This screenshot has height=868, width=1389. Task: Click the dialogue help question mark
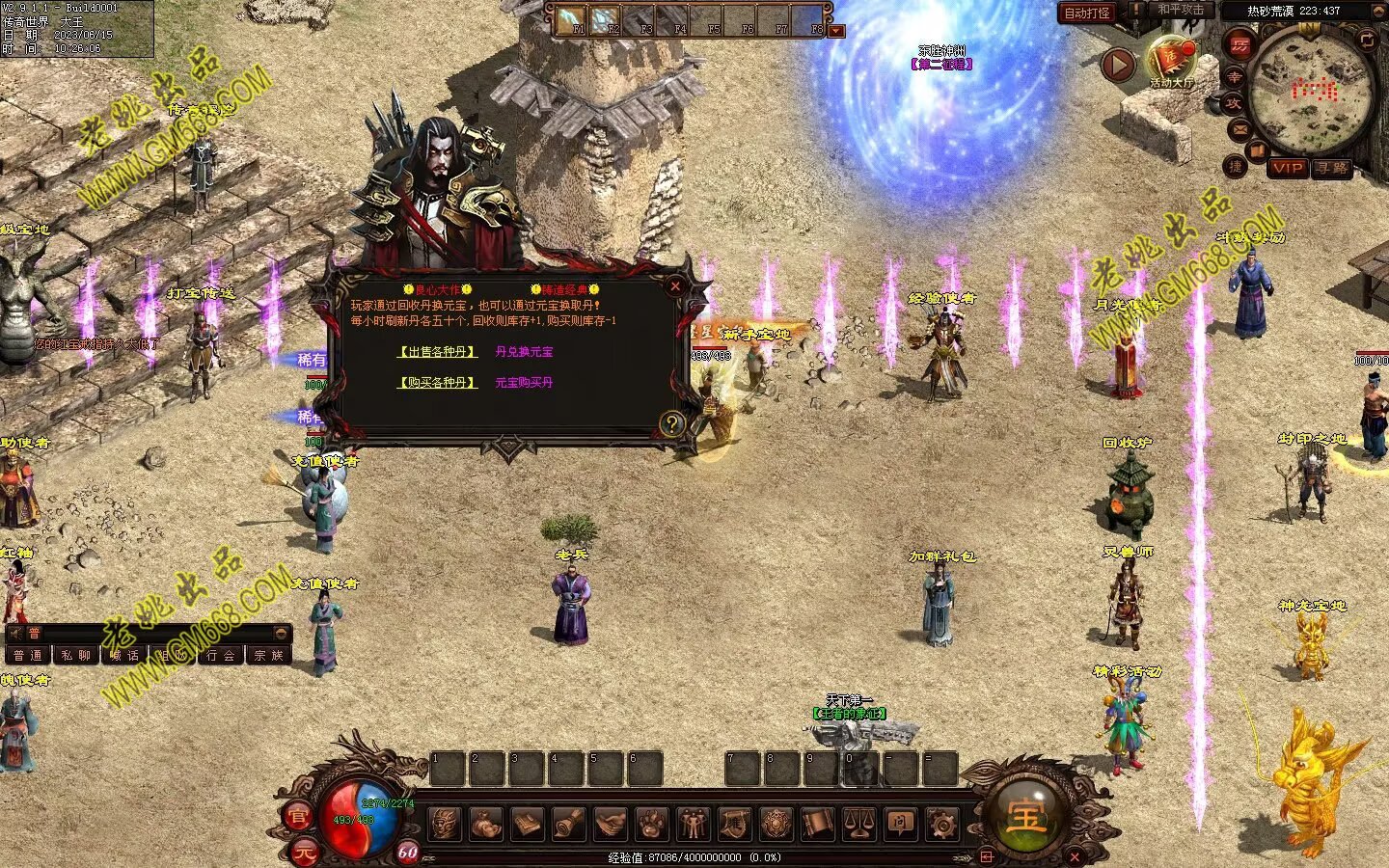click(672, 423)
